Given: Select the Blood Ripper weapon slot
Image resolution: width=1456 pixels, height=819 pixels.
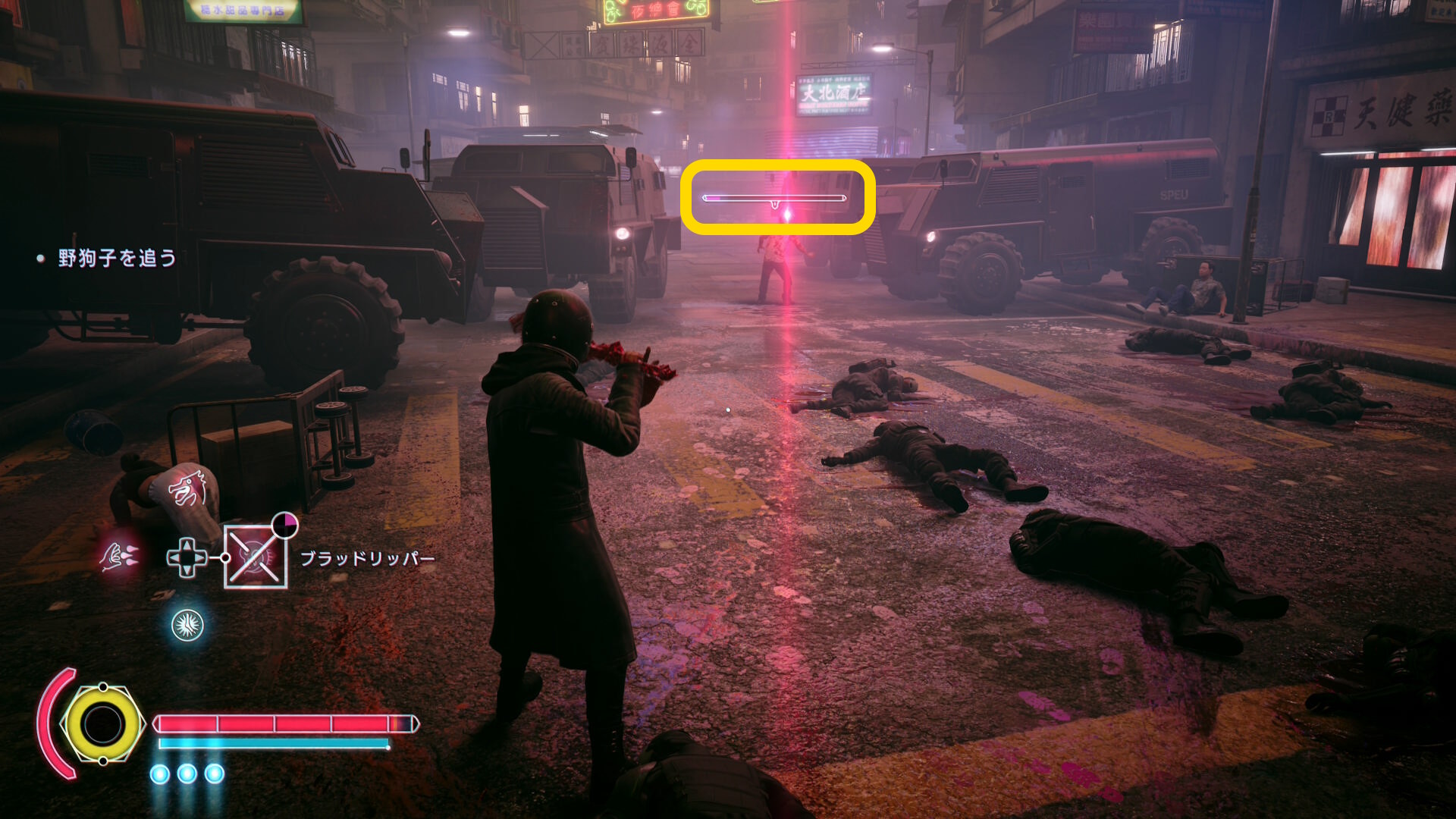Looking at the screenshot, I should pos(256,557).
